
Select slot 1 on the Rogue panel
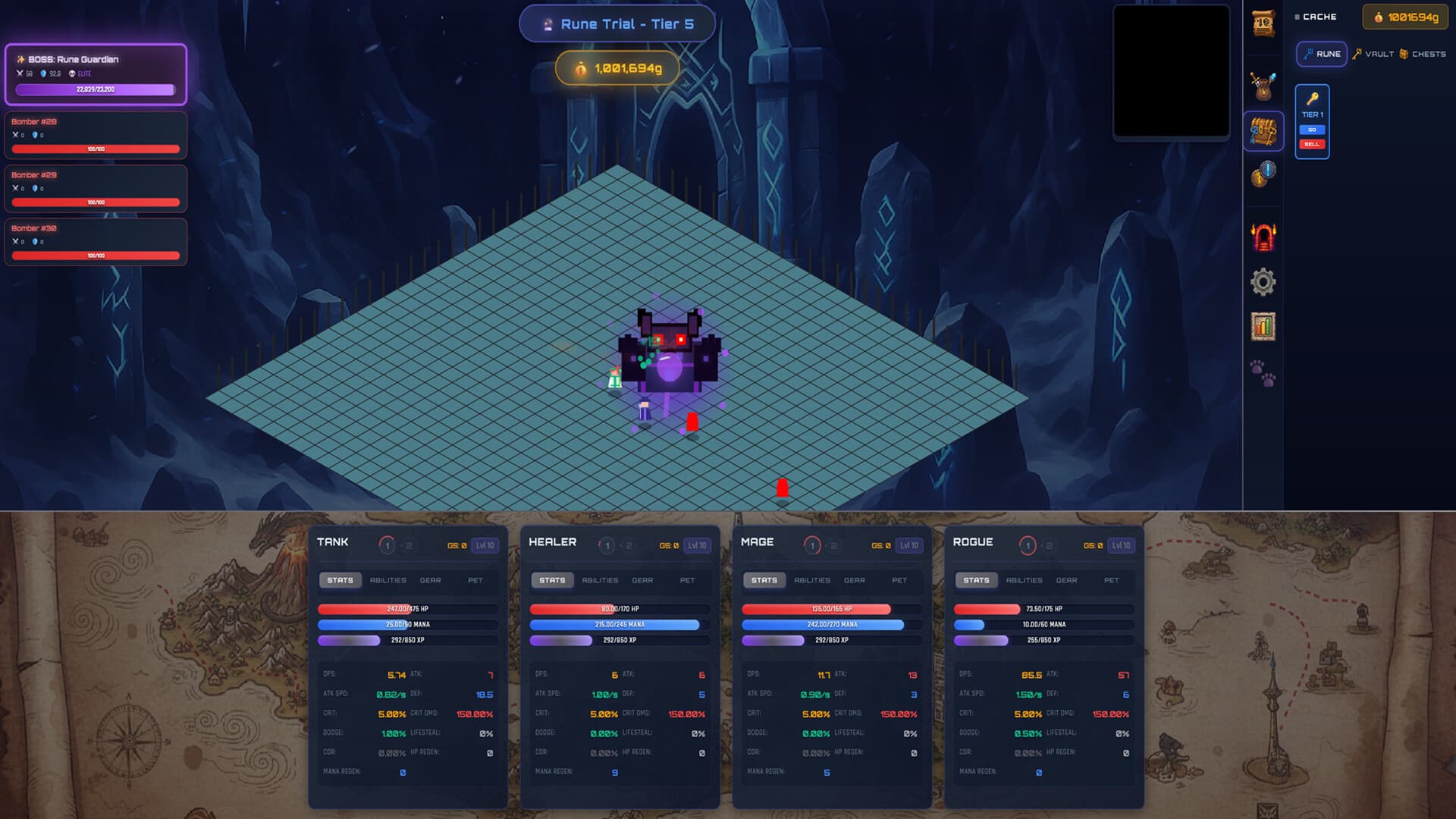click(1028, 544)
